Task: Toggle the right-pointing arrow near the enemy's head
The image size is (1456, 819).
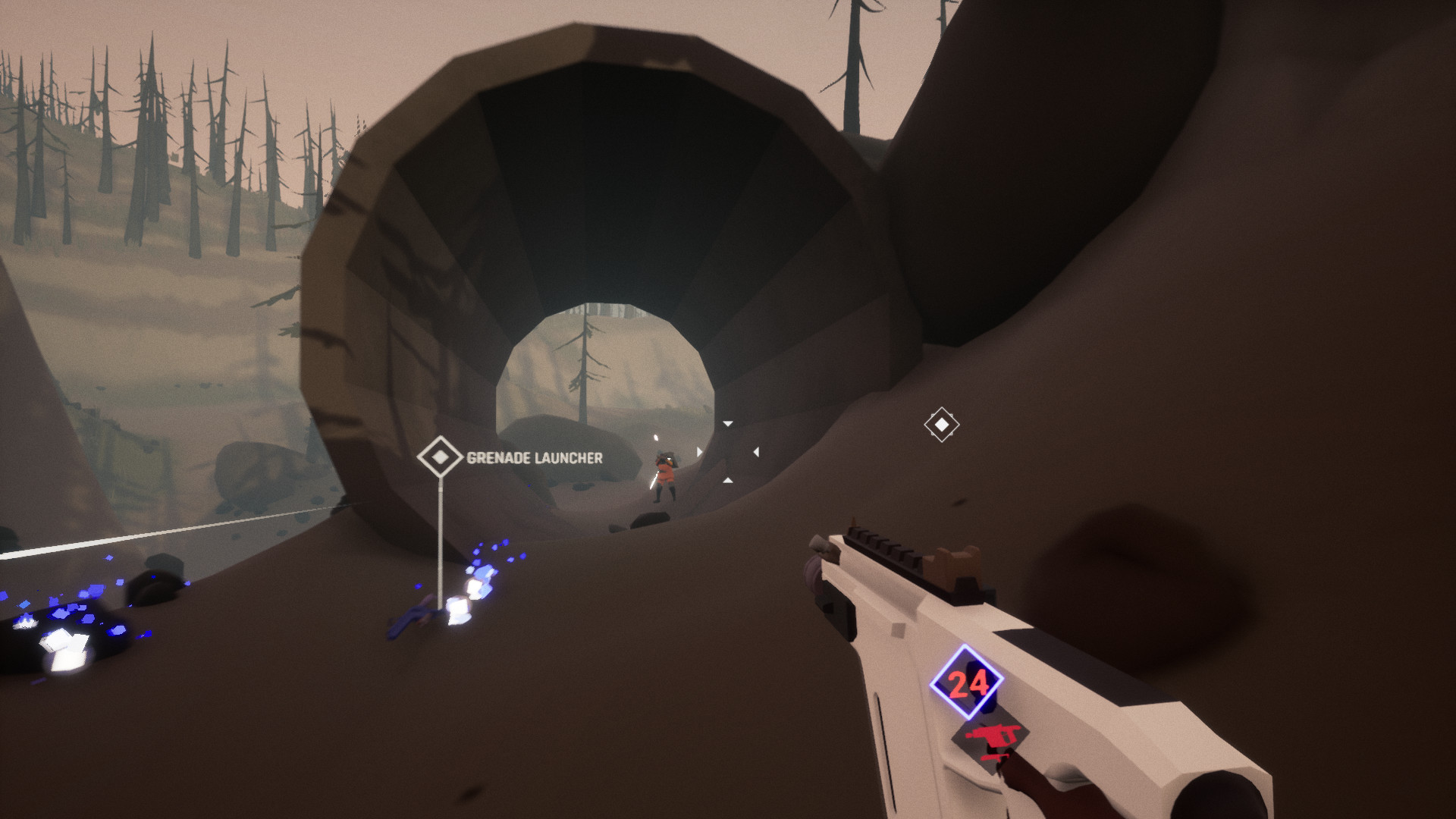Action: tap(699, 450)
